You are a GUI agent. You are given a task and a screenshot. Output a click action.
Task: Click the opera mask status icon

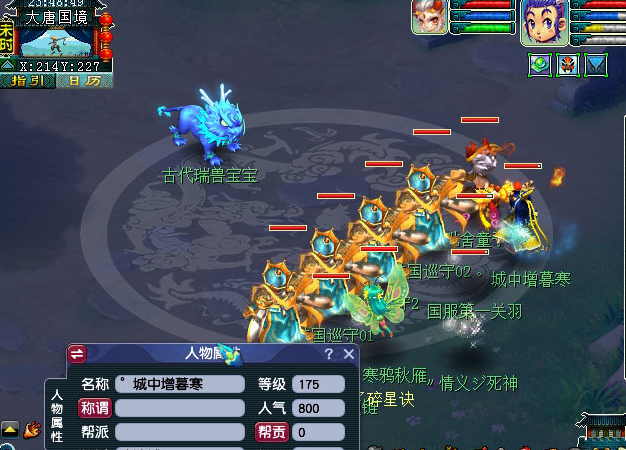pyautogui.click(x=568, y=65)
